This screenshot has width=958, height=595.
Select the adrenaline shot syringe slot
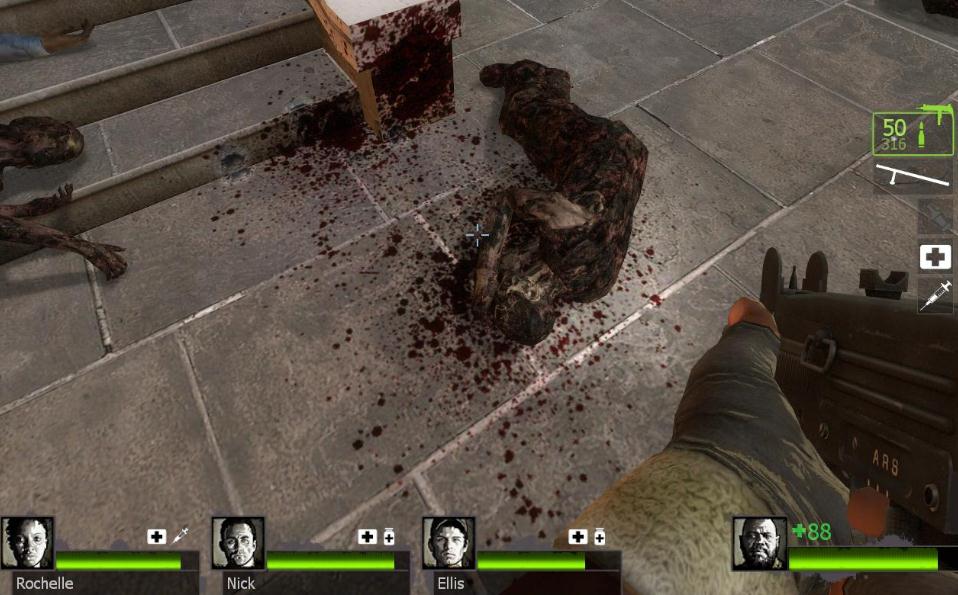coord(935,294)
